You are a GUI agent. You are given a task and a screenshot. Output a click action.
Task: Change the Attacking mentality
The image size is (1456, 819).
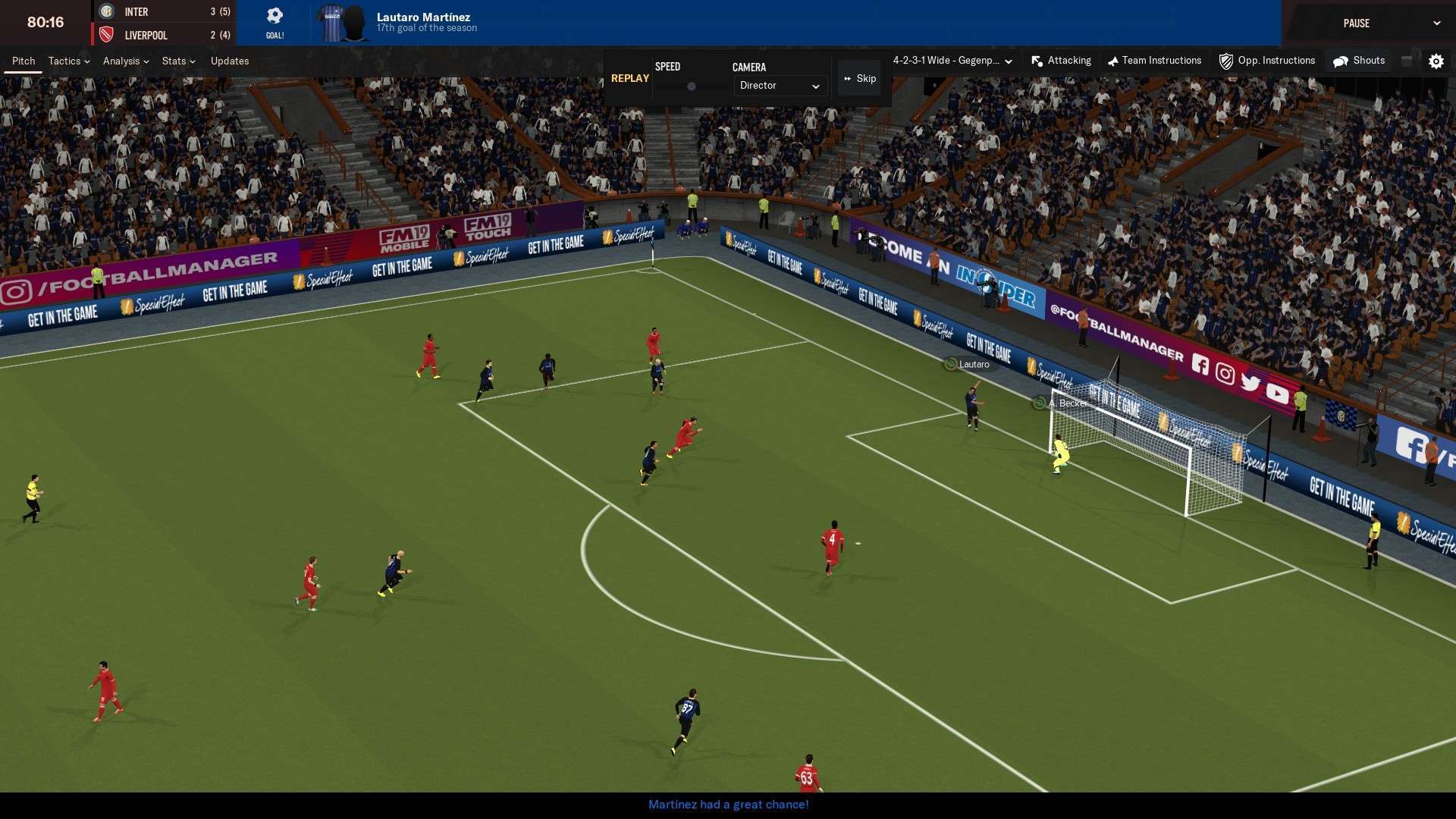pos(1061,61)
